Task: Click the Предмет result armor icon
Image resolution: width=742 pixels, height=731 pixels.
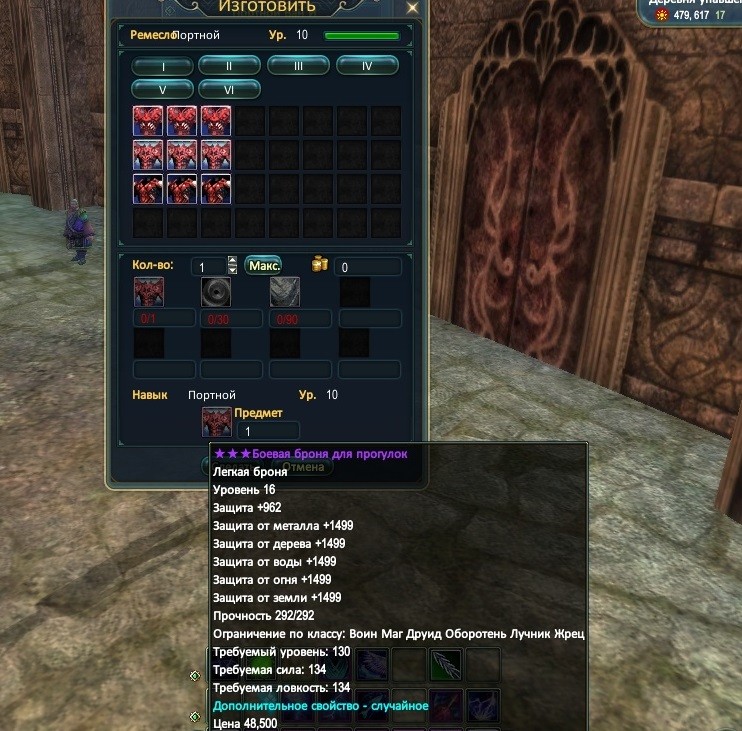Action: pos(216,422)
